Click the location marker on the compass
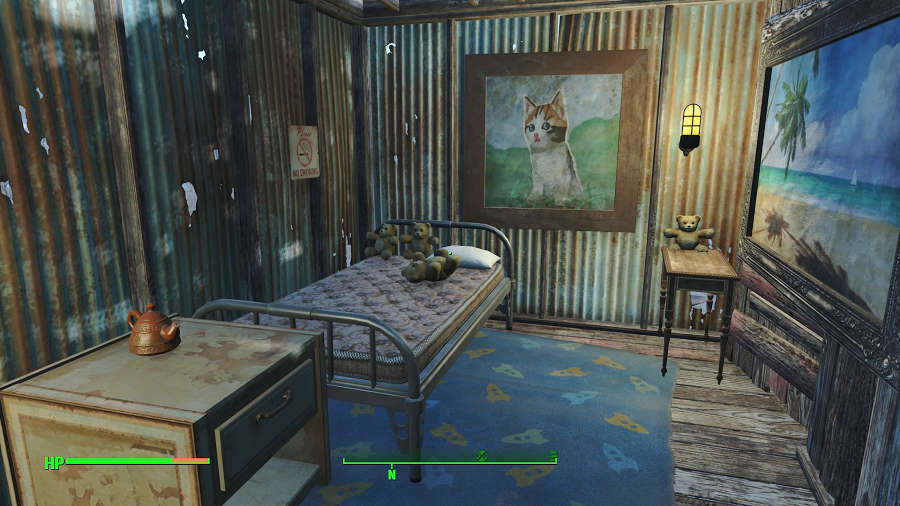 [482, 455]
